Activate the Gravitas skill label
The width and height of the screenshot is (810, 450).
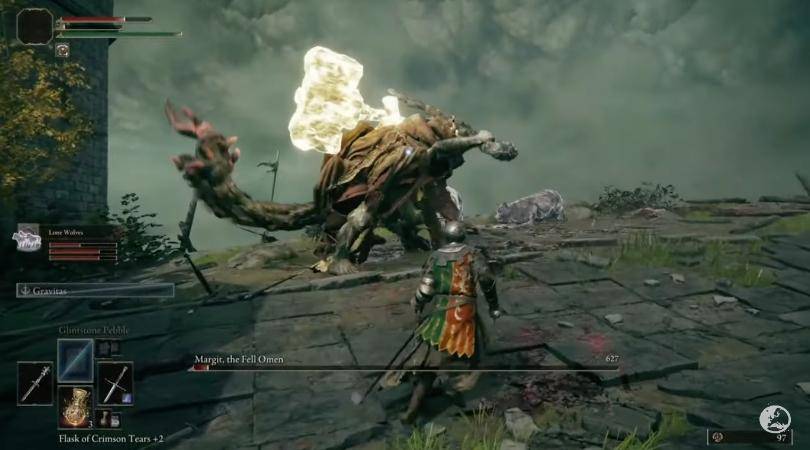[x=95, y=290]
